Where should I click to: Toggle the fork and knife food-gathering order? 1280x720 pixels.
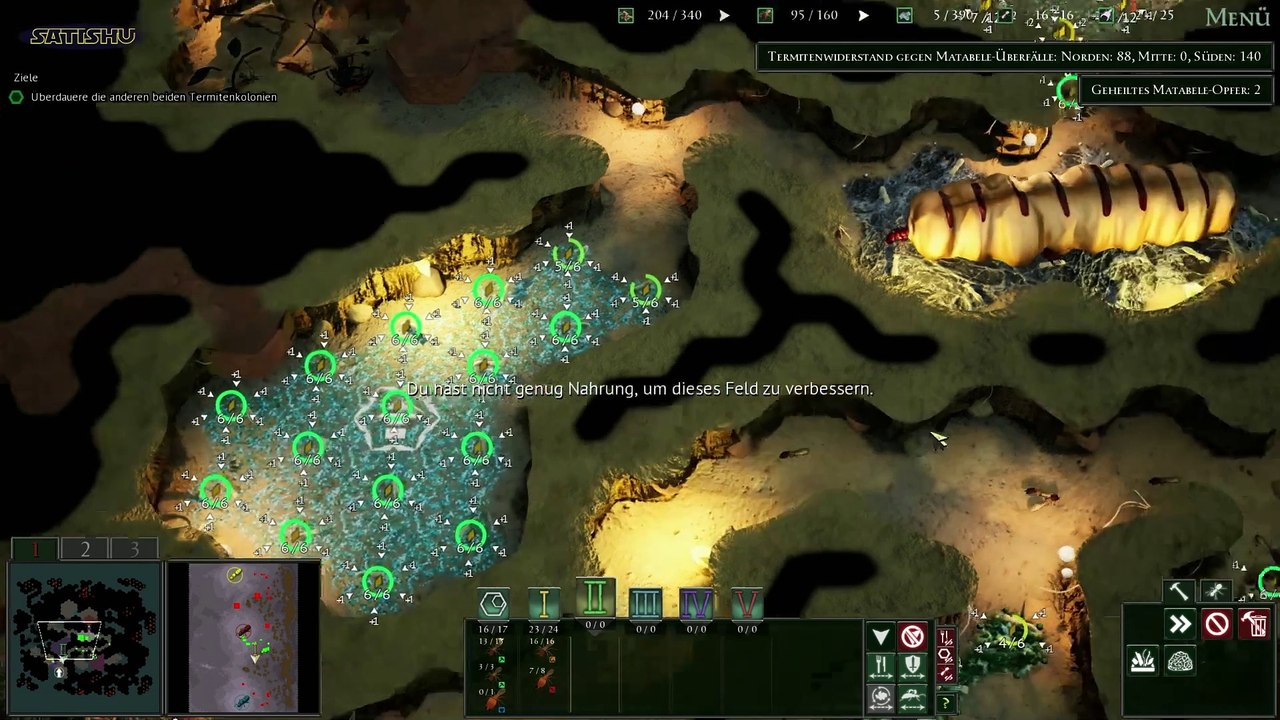pyautogui.click(x=881, y=666)
